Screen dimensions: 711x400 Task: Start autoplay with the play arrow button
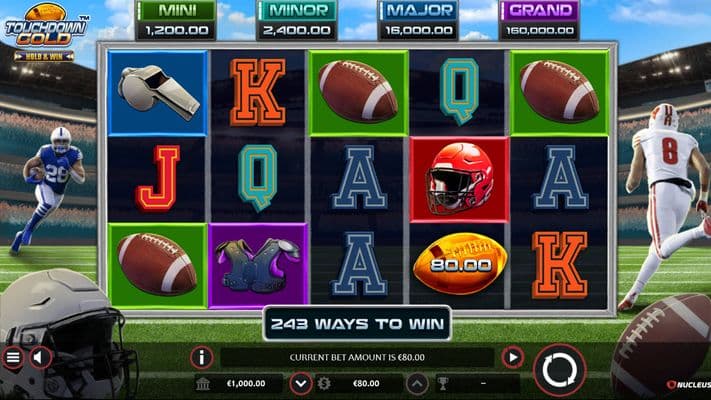[513, 357]
